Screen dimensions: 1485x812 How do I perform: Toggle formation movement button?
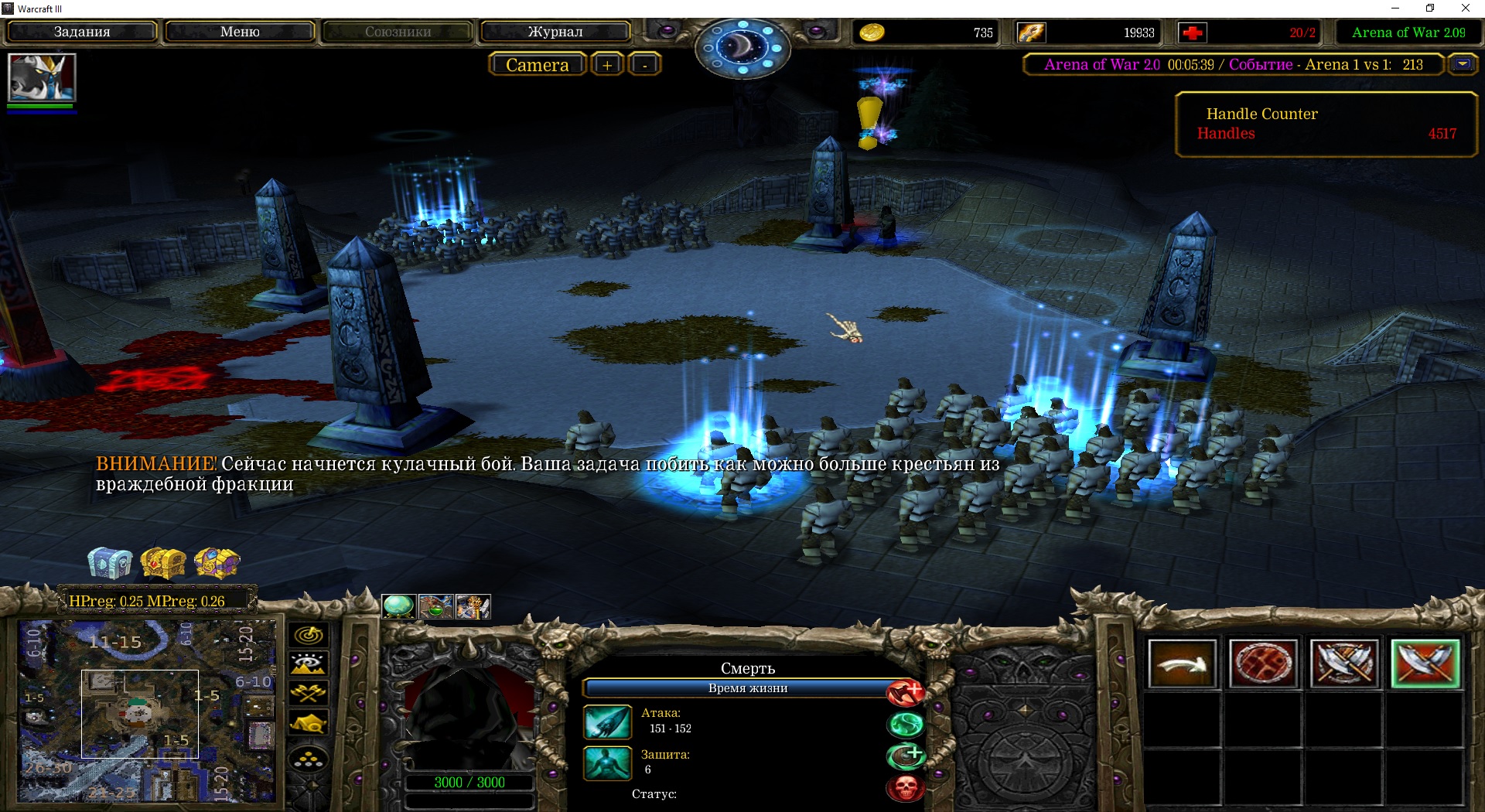click(x=309, y=760)
